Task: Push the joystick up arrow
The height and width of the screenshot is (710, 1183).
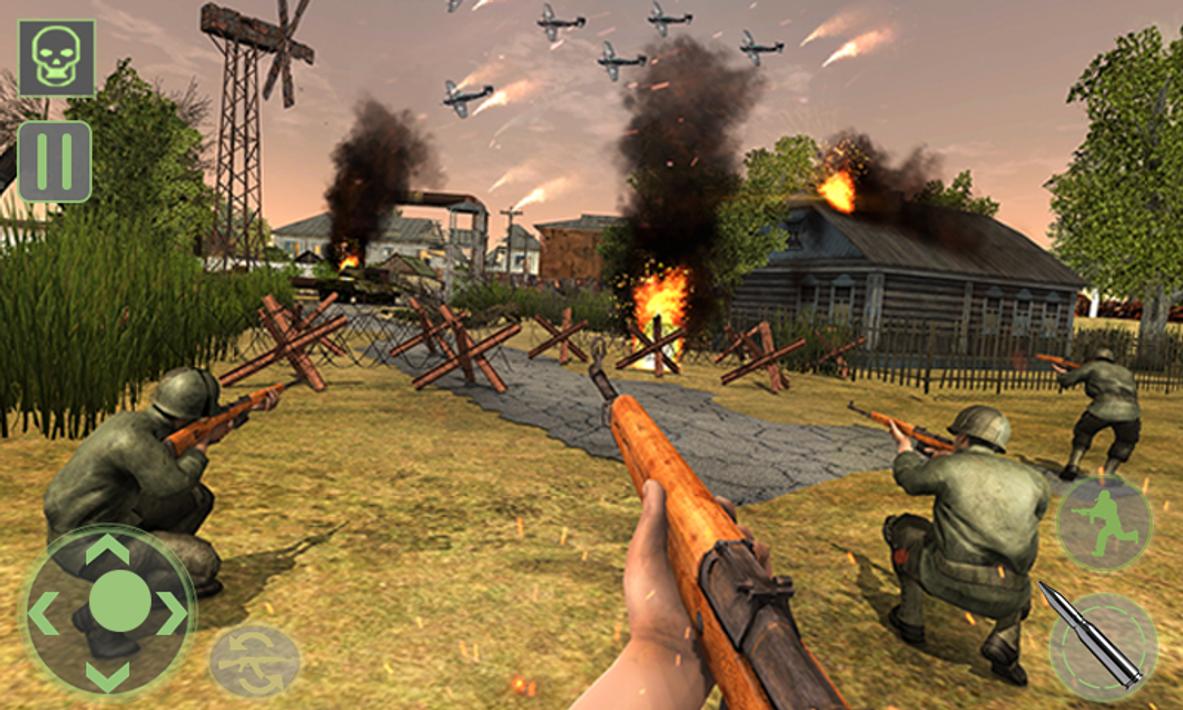Action: [x=107, y=550]
